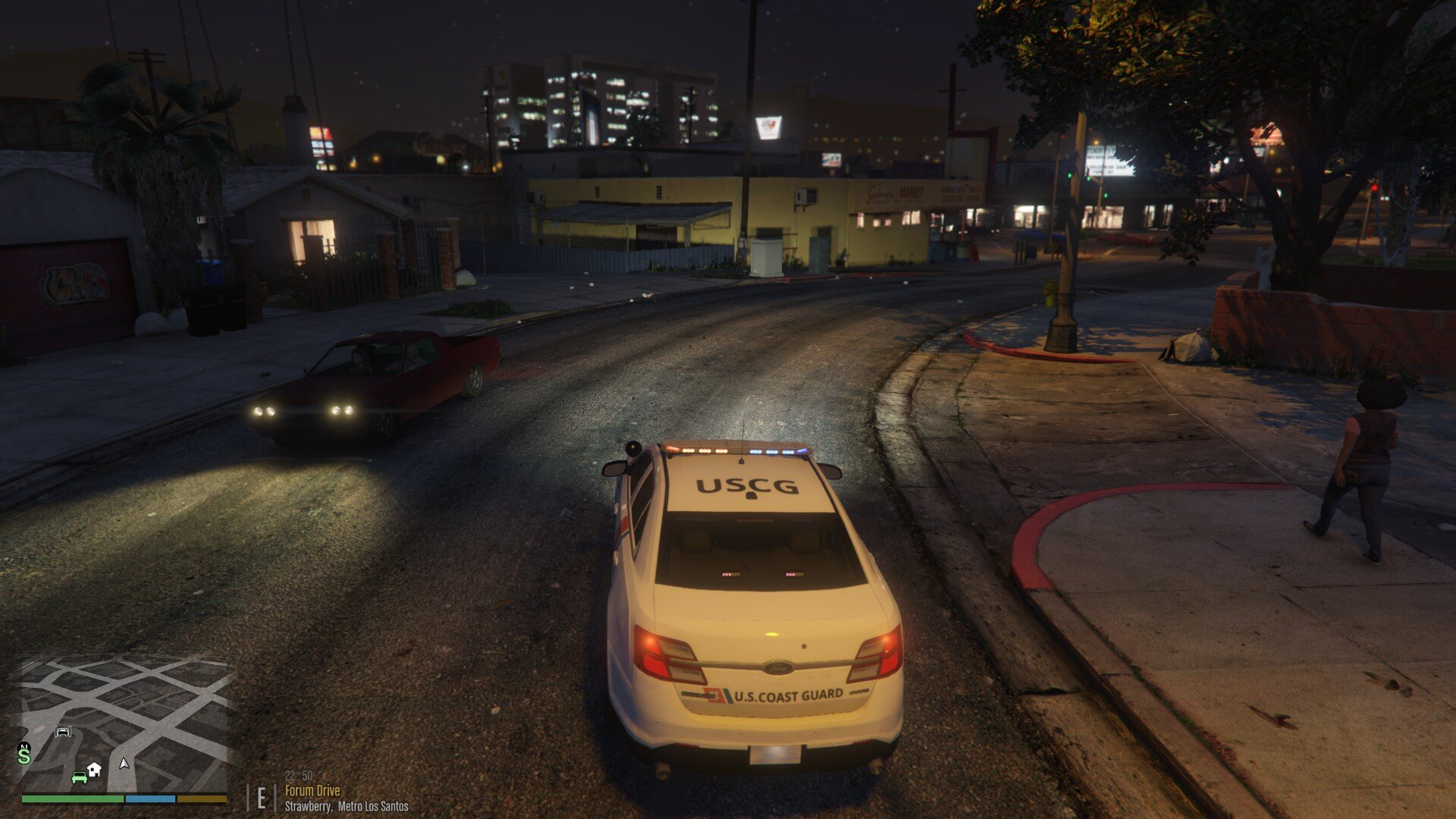Click the blue armor bar under the minimap
The width and height of the screenshot is (1456, 819).
tap(150, 800)
